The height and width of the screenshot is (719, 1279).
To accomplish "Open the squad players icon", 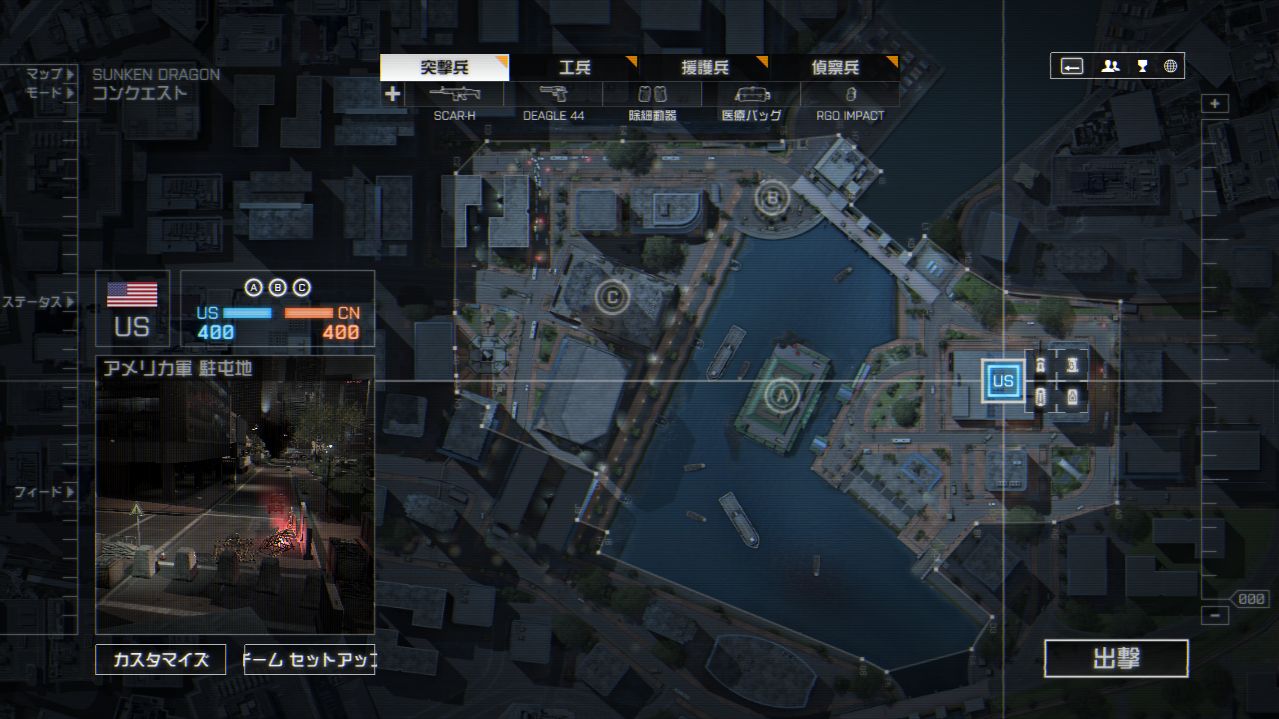I will click(1110, 66).
